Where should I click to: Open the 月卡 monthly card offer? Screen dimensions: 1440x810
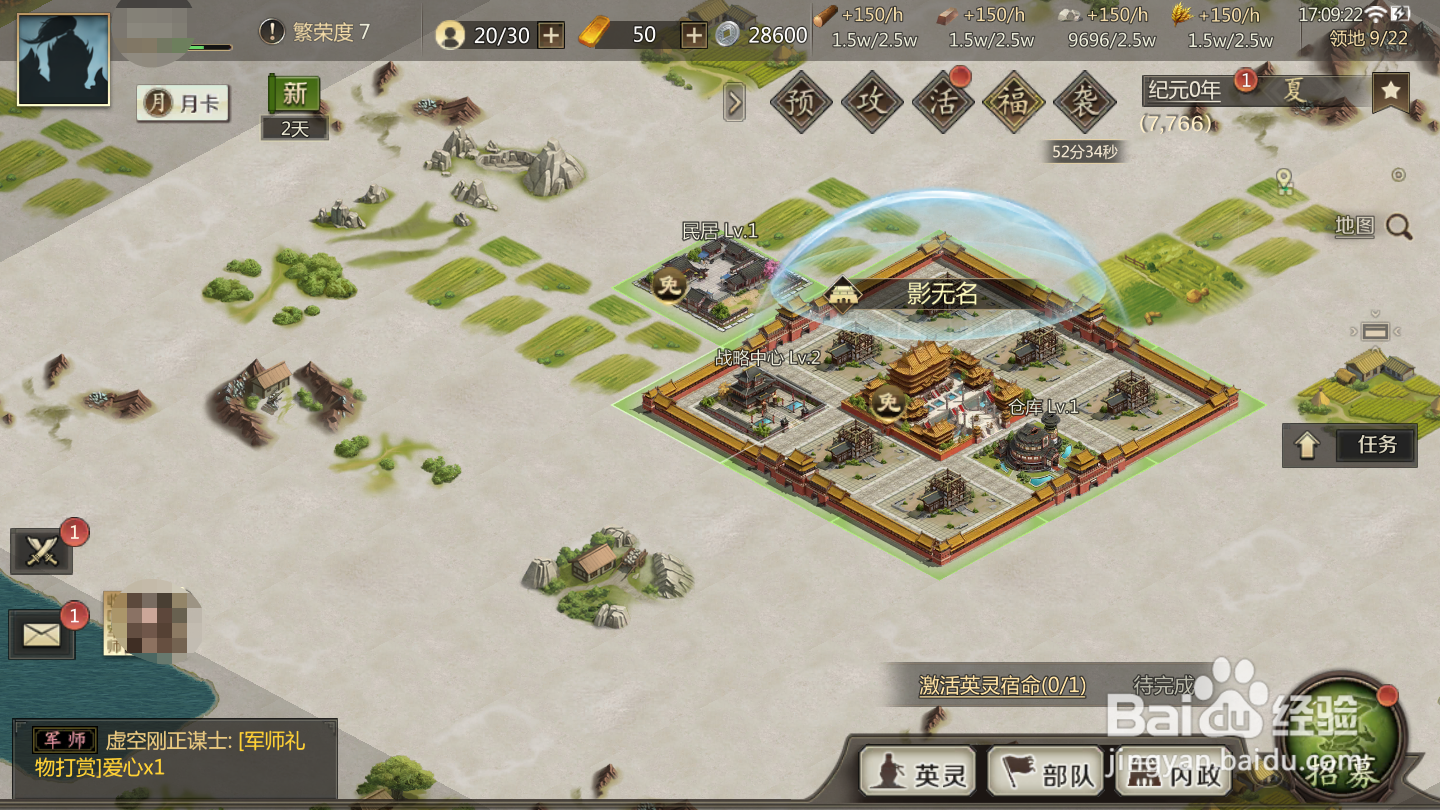tap(183, 103)
